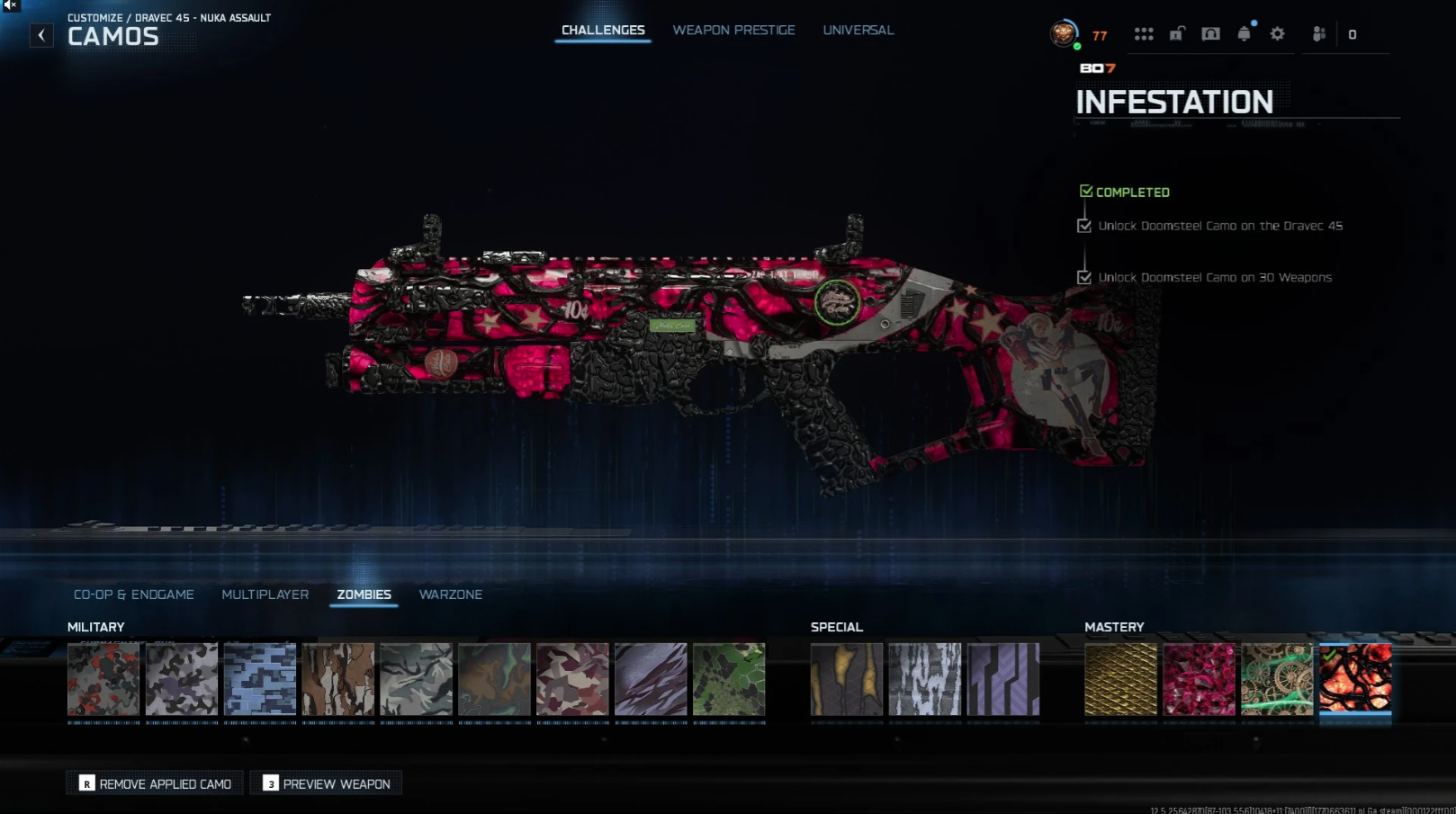The height and width of the screenshot is (814, 1456).
Task: Choose the yellow striped special camo
Action: coord(846,679)
